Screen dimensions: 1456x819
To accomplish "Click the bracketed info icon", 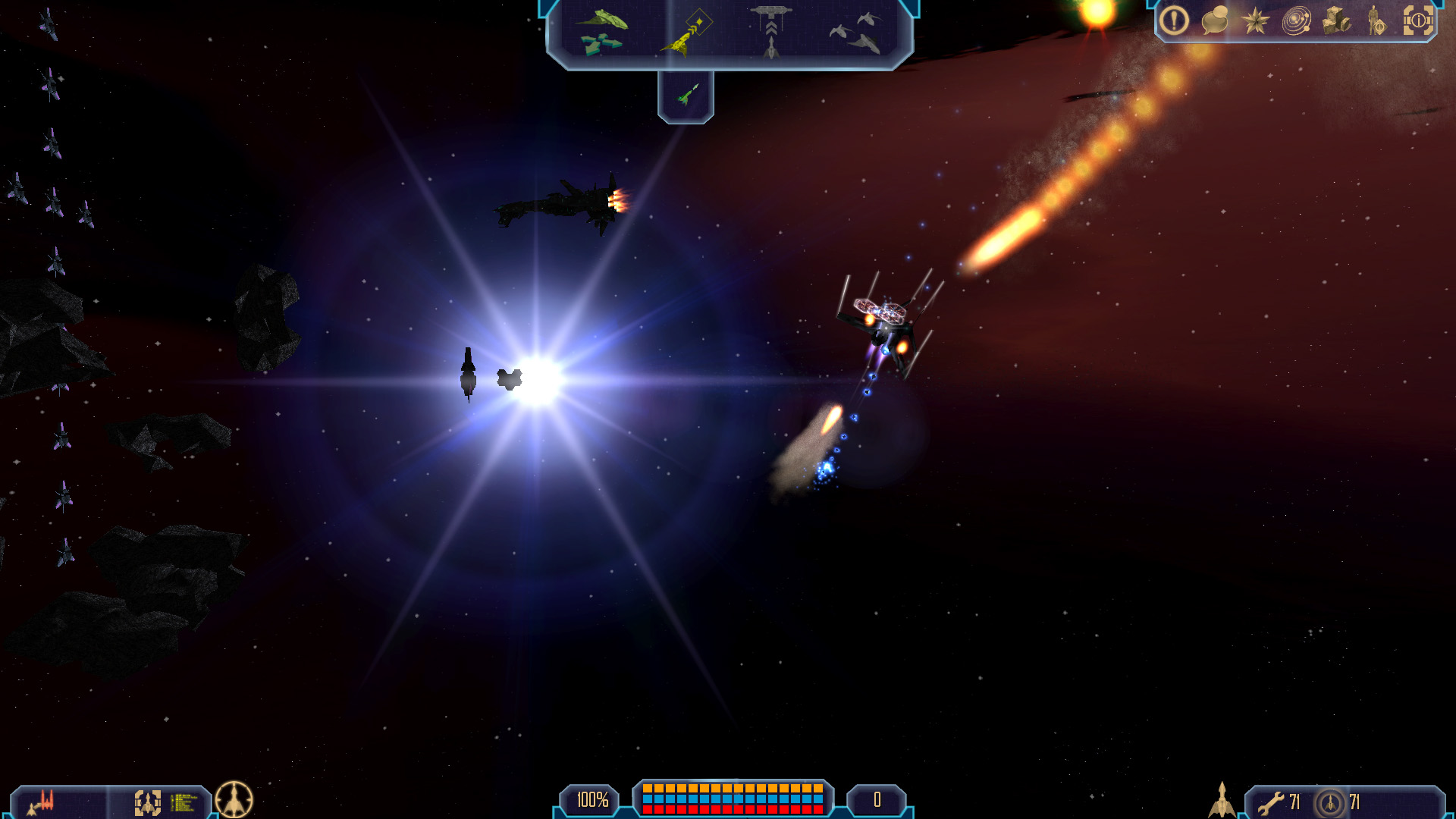I will [x=1418, y=20].
